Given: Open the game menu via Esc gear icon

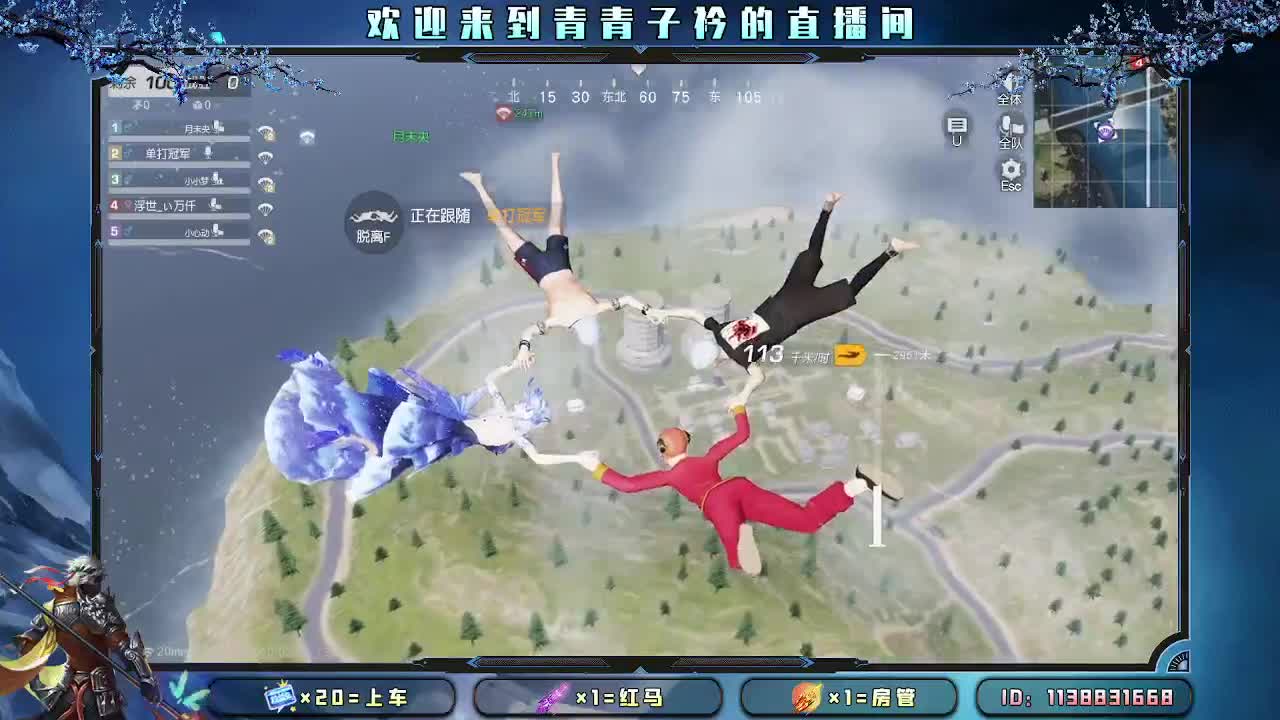Looking at the screenshot, I should tap(1011, 168).
